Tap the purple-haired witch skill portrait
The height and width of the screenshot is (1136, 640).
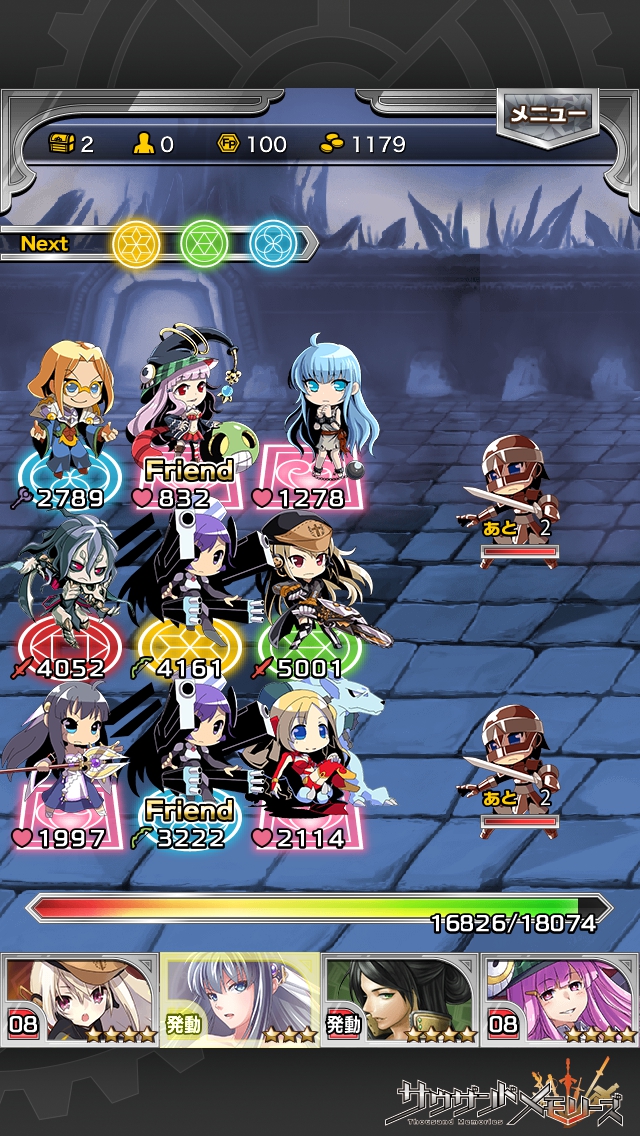point(560,998)
